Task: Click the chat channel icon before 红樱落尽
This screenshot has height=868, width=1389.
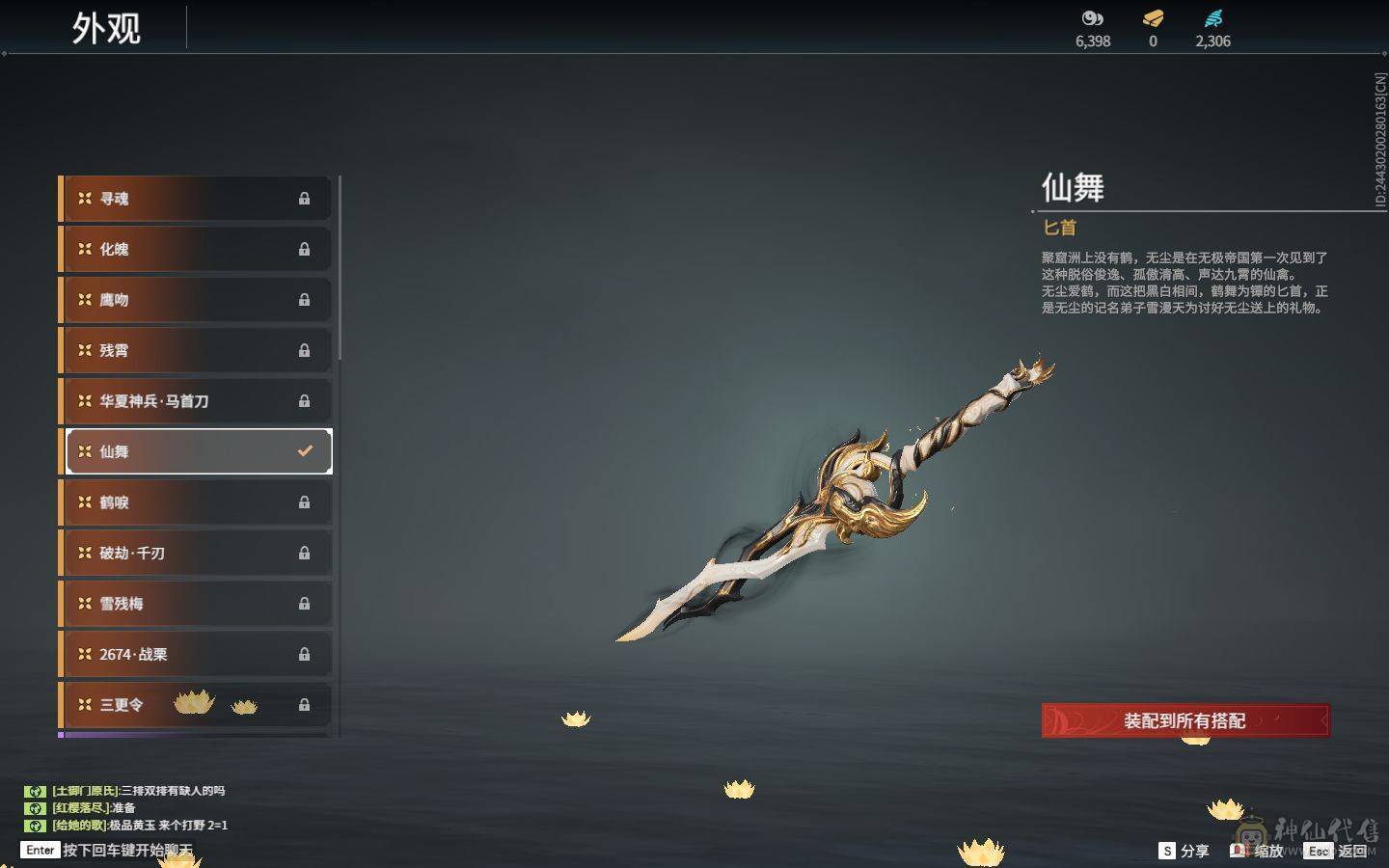Action: (x=36, y=808)
